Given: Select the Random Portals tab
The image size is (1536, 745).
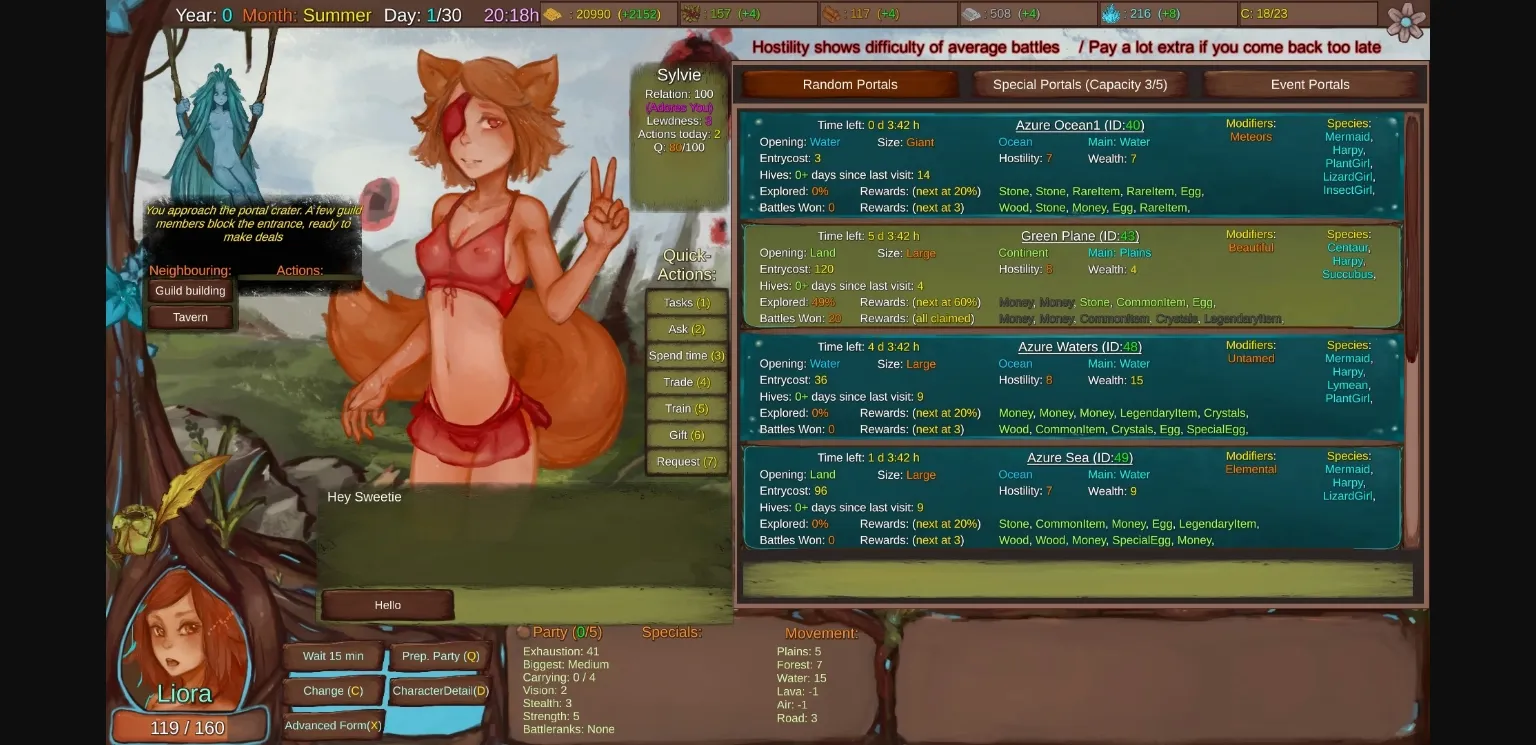Looking at the screenshot, I should click(849, 84).
